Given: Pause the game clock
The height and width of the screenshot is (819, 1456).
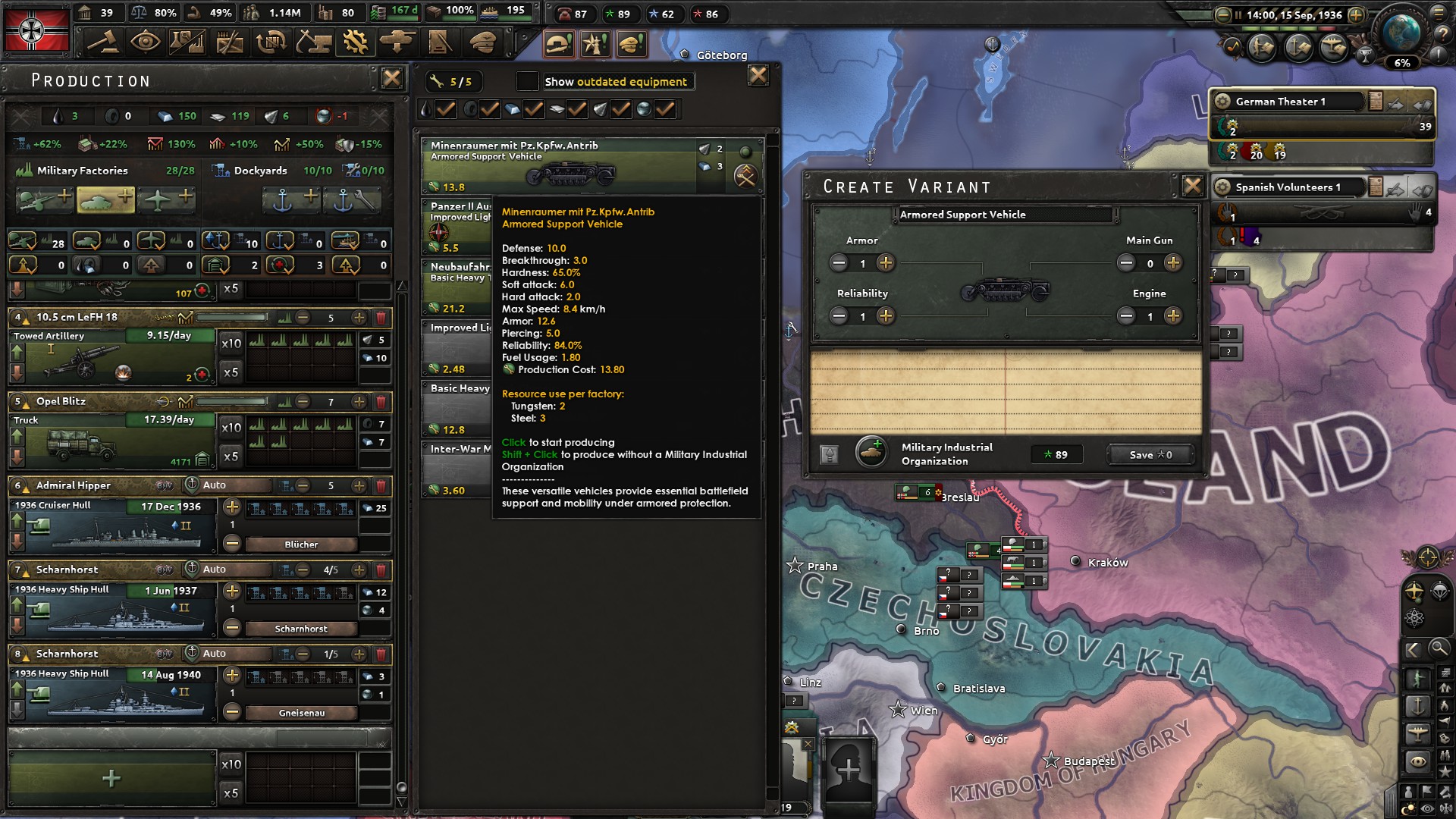Looking at the screenshot, I should 1238,14.
